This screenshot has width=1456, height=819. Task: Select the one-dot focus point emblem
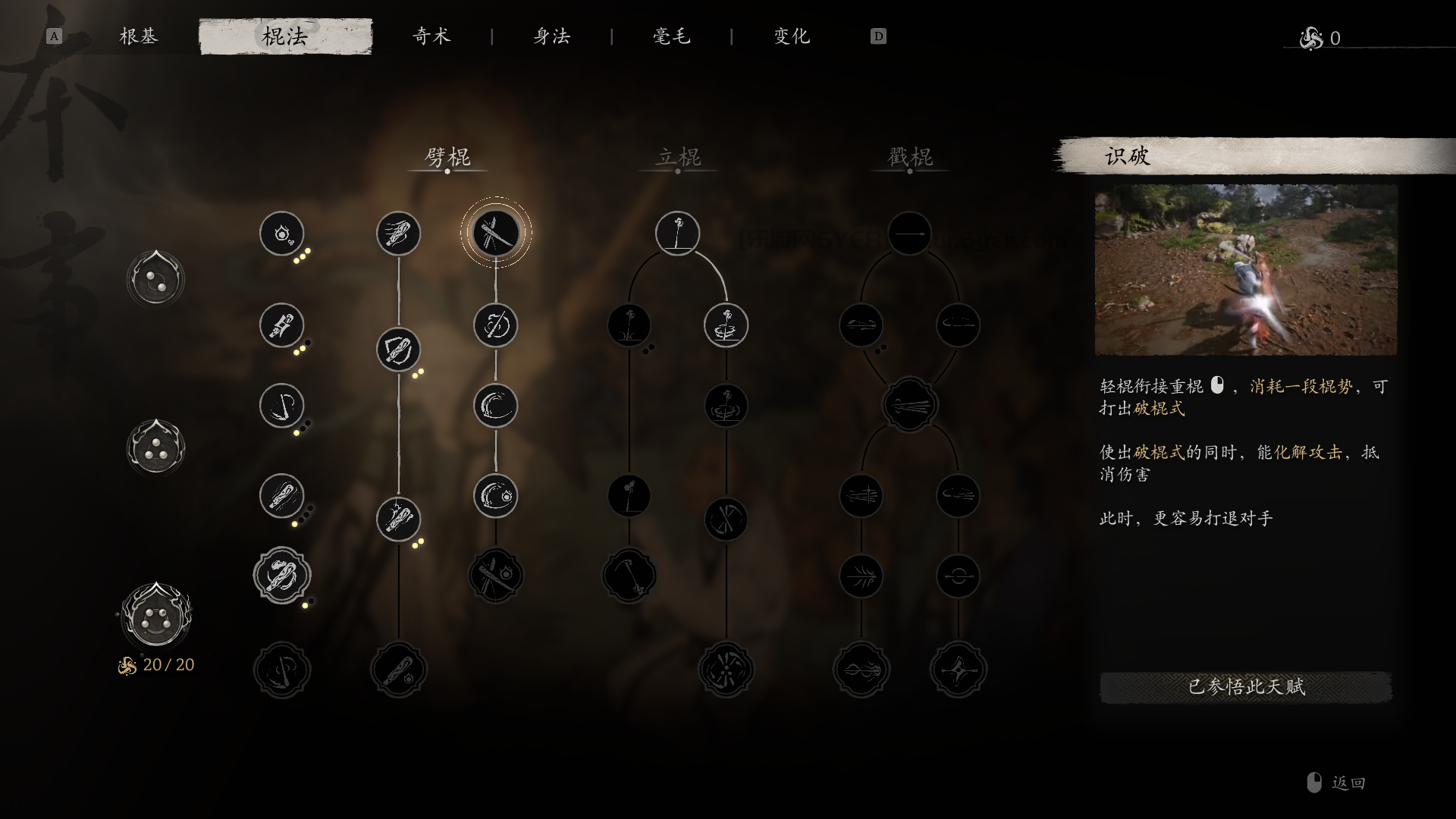155,279
